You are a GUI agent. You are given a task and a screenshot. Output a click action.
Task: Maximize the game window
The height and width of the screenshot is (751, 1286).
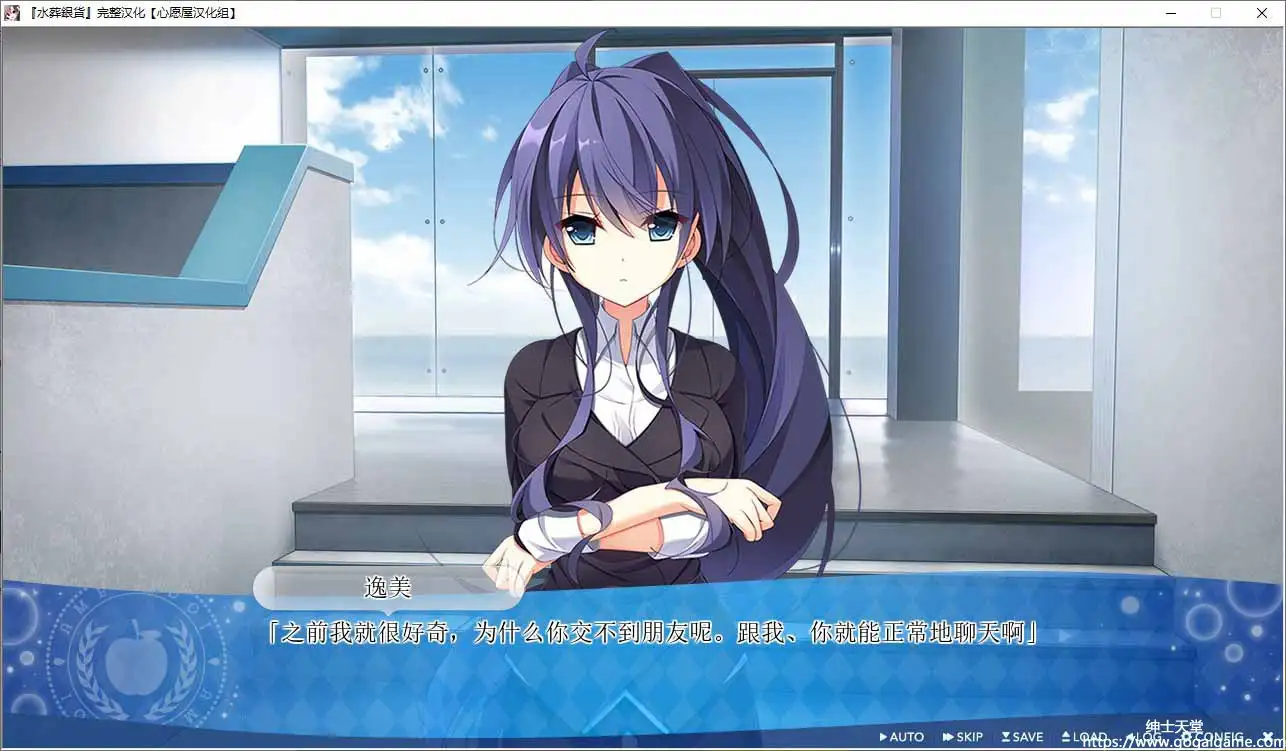pyautogui.click(x=1216, y=13)
